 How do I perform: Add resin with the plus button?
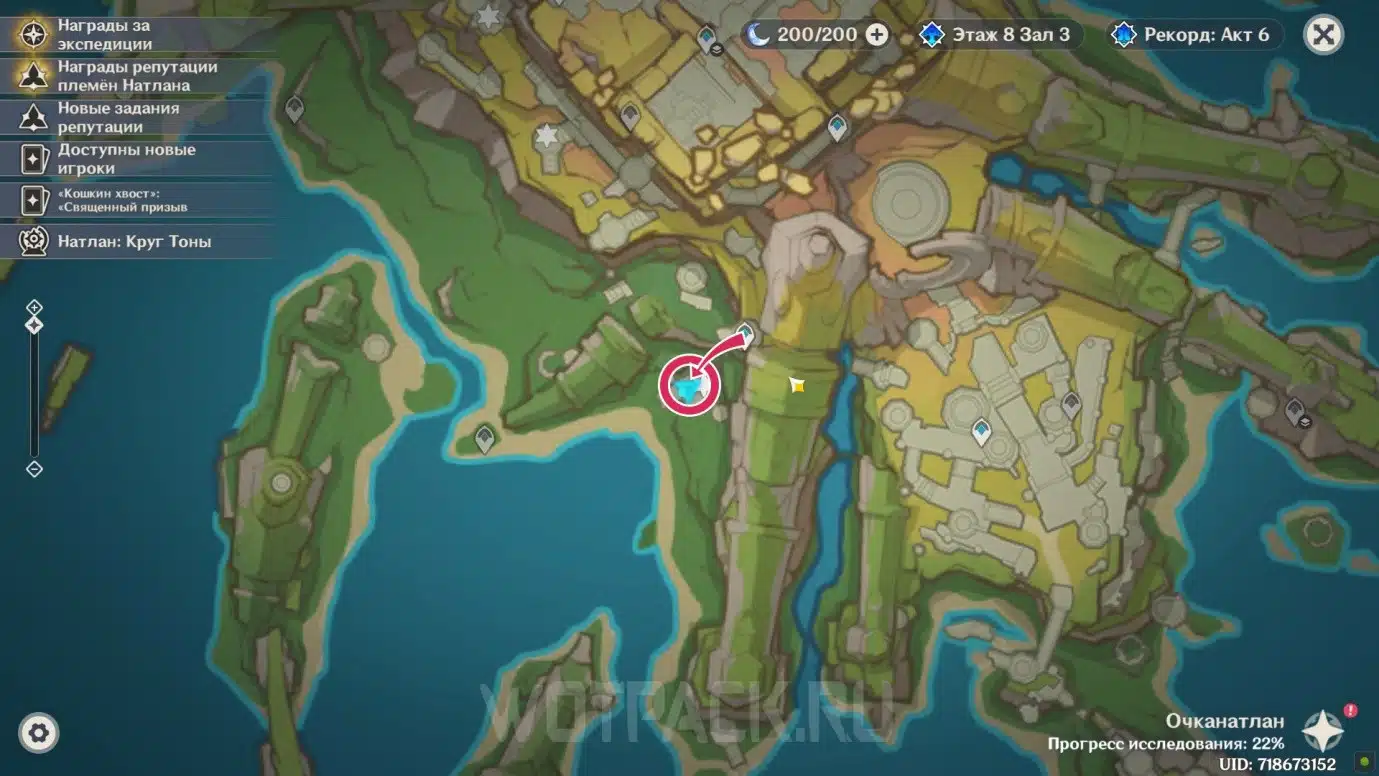tap(877, 35)
